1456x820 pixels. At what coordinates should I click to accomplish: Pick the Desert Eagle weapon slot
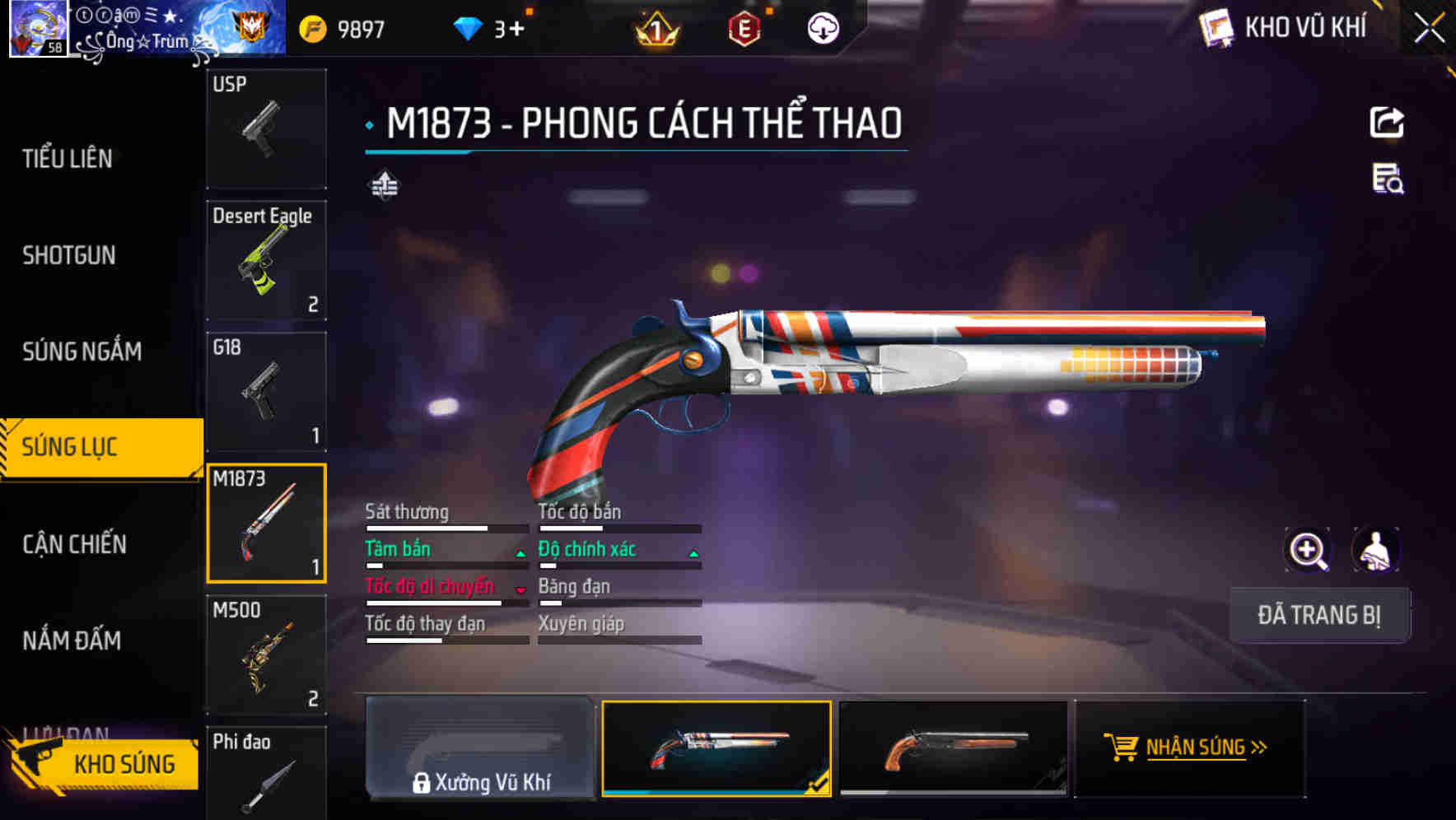(x=266, y=260)
